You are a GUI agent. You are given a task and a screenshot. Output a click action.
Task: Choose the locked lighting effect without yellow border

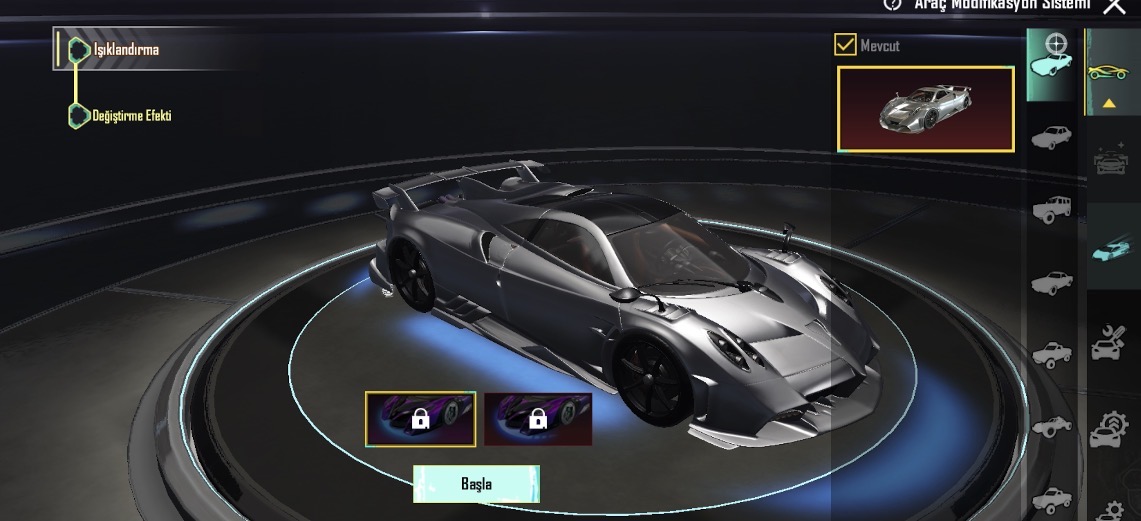pos(538,418)
